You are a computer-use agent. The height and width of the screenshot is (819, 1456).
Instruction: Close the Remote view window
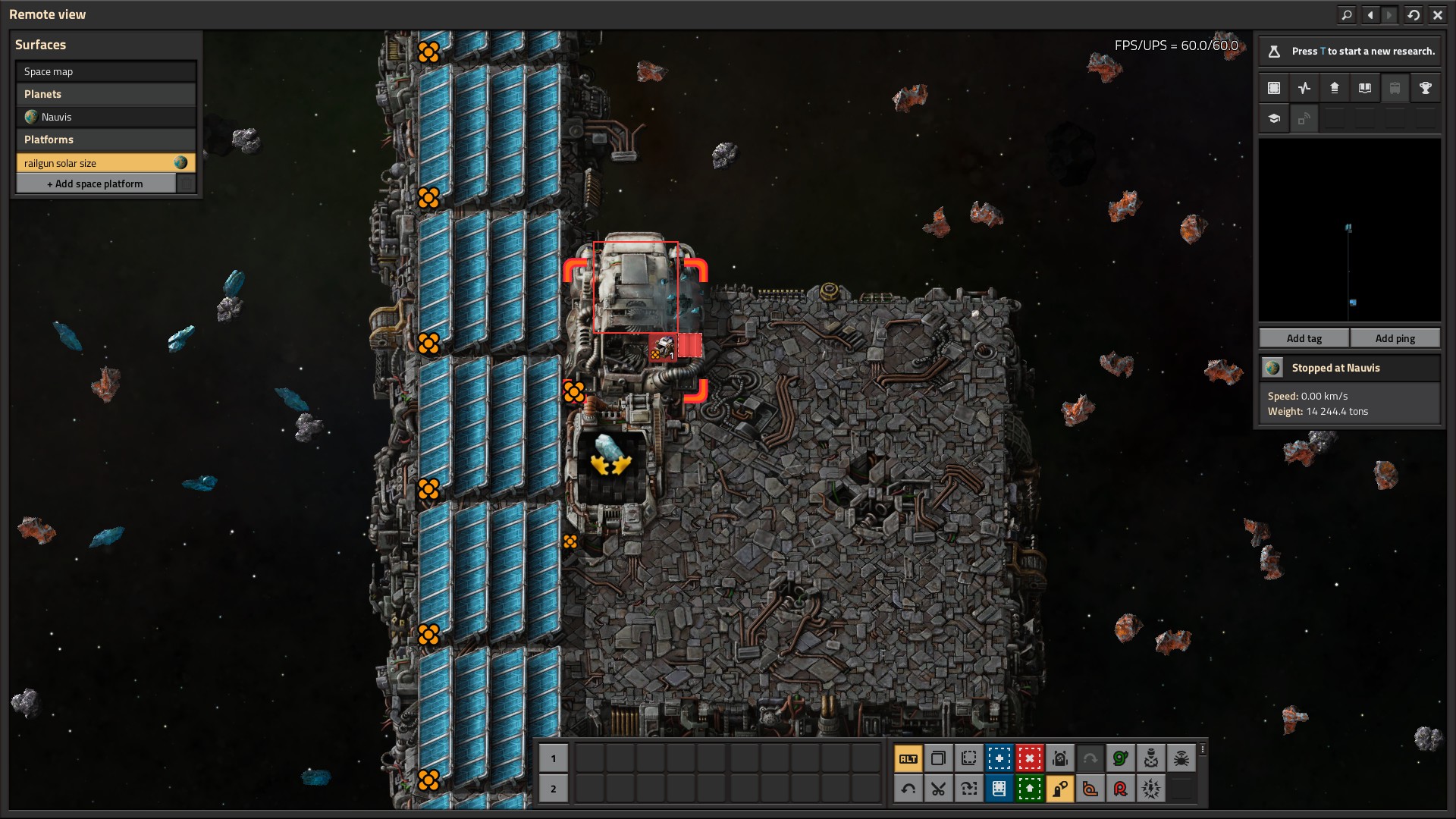1437,14
